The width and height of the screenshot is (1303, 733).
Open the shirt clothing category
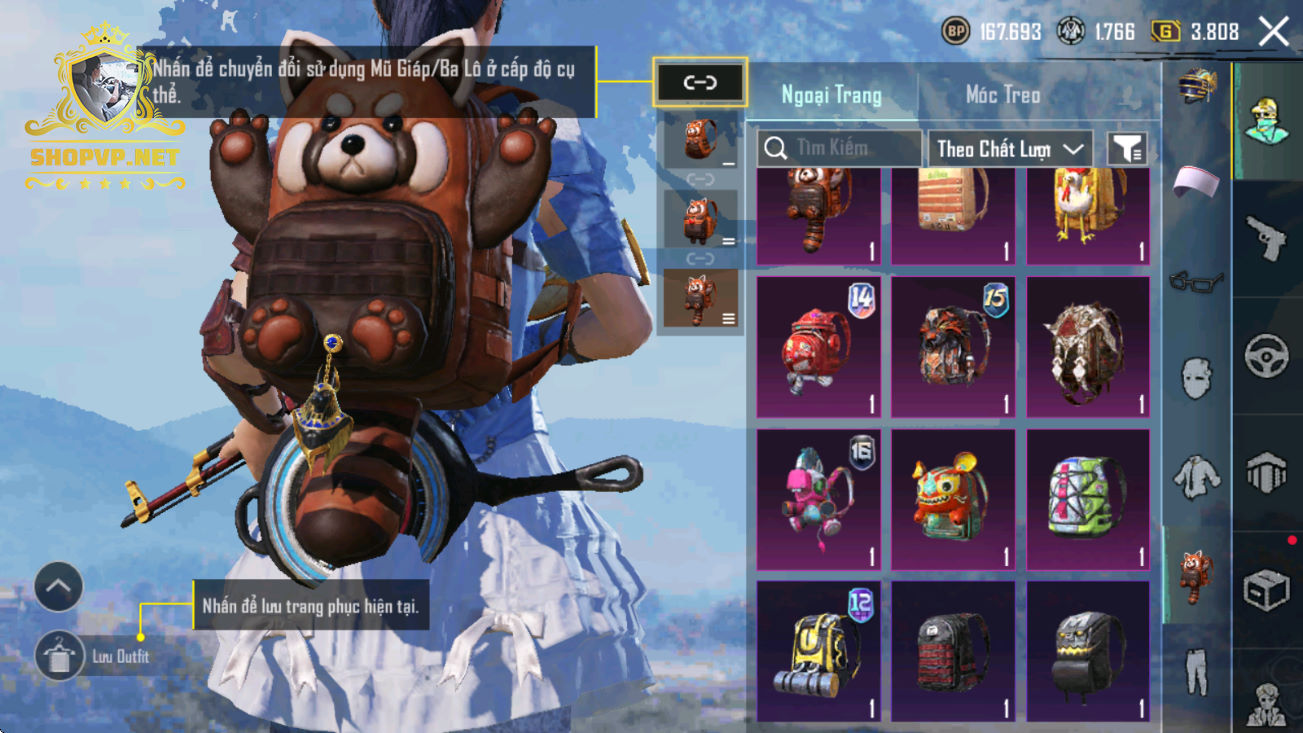(1196, 476)
